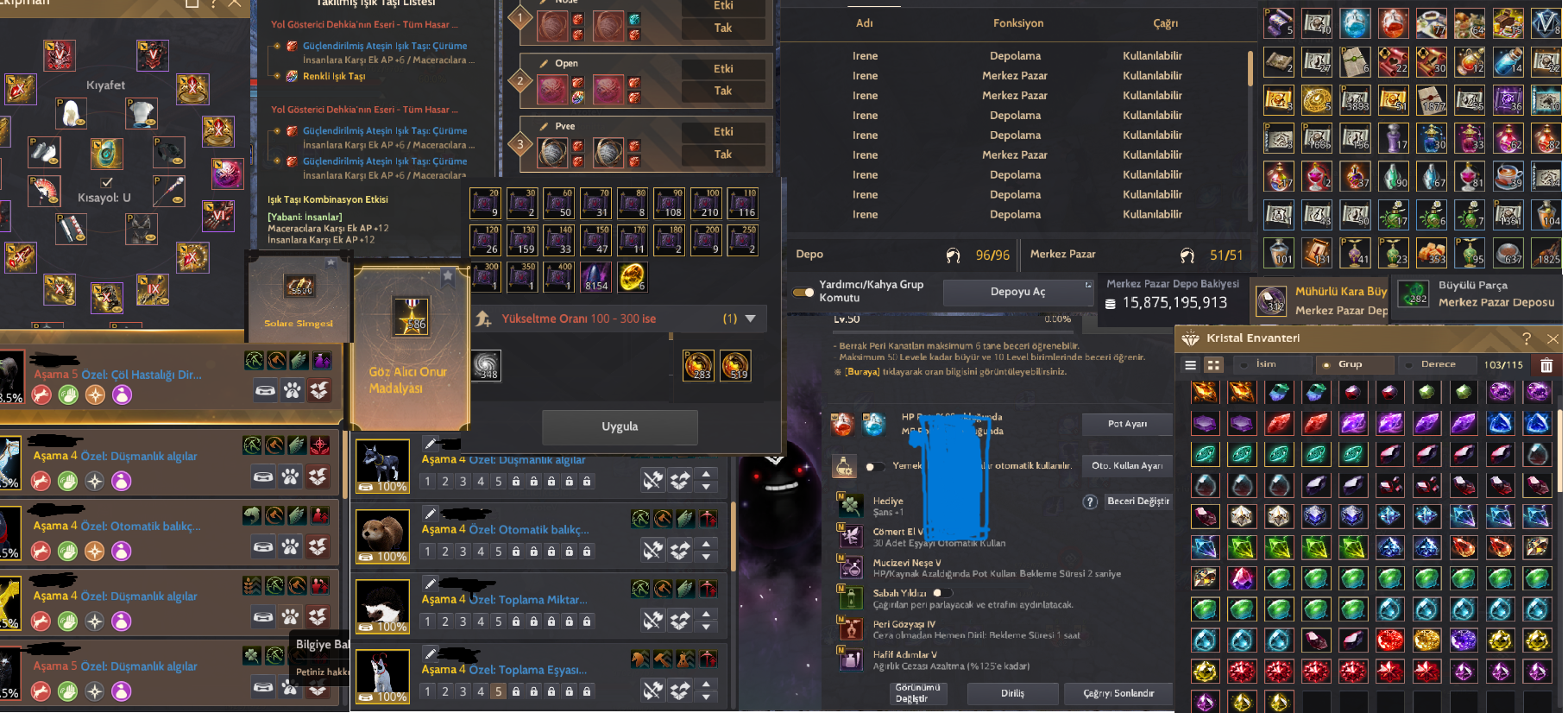Click the Uygula button
This screenshot has height=713, width=1568.
coord(620,426)
